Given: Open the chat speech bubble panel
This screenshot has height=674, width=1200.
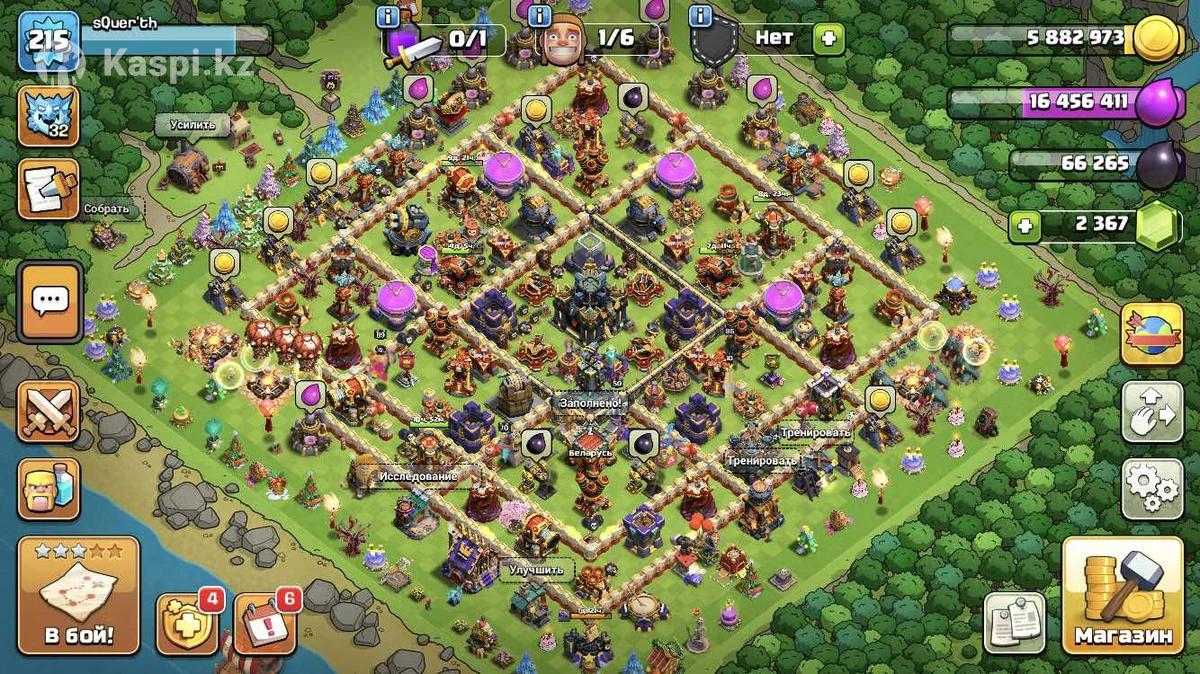Looking at the screenshot, I should pos(49,300).
